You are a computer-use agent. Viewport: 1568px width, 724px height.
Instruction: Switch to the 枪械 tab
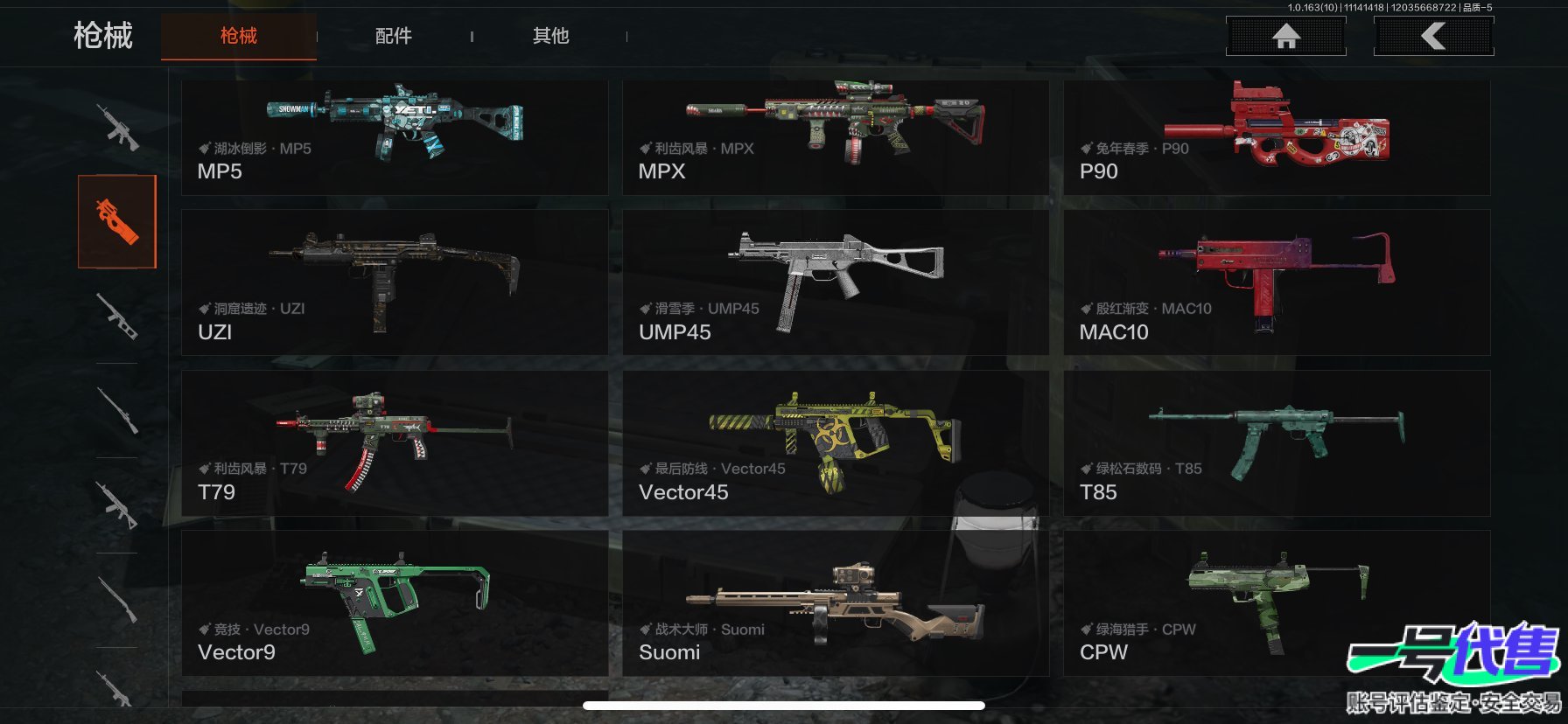(x=238, y=36)
